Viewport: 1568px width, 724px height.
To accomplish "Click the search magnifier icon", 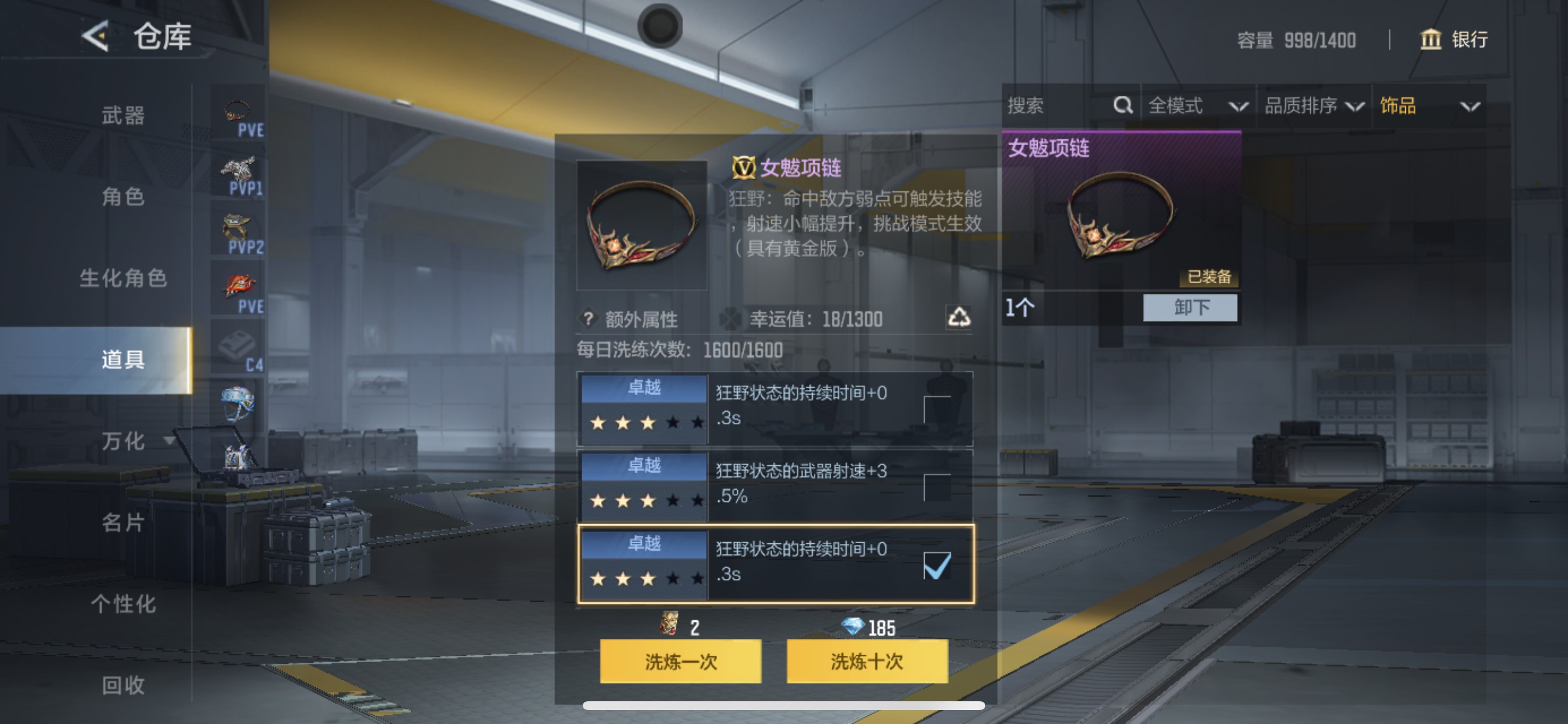I will (x=1122, y=106).
